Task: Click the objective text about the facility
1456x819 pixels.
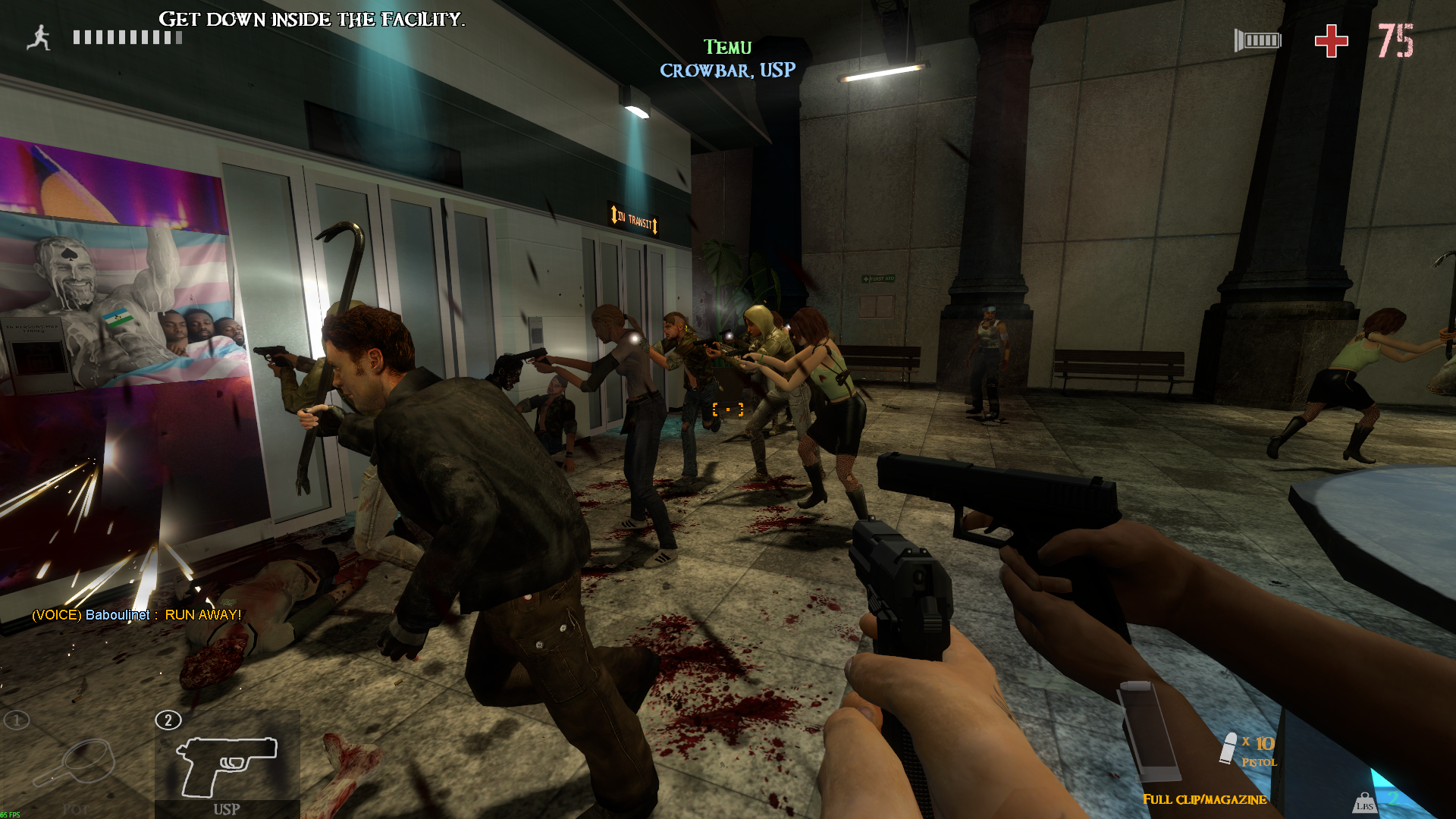Action: click(x=312, y=20)
